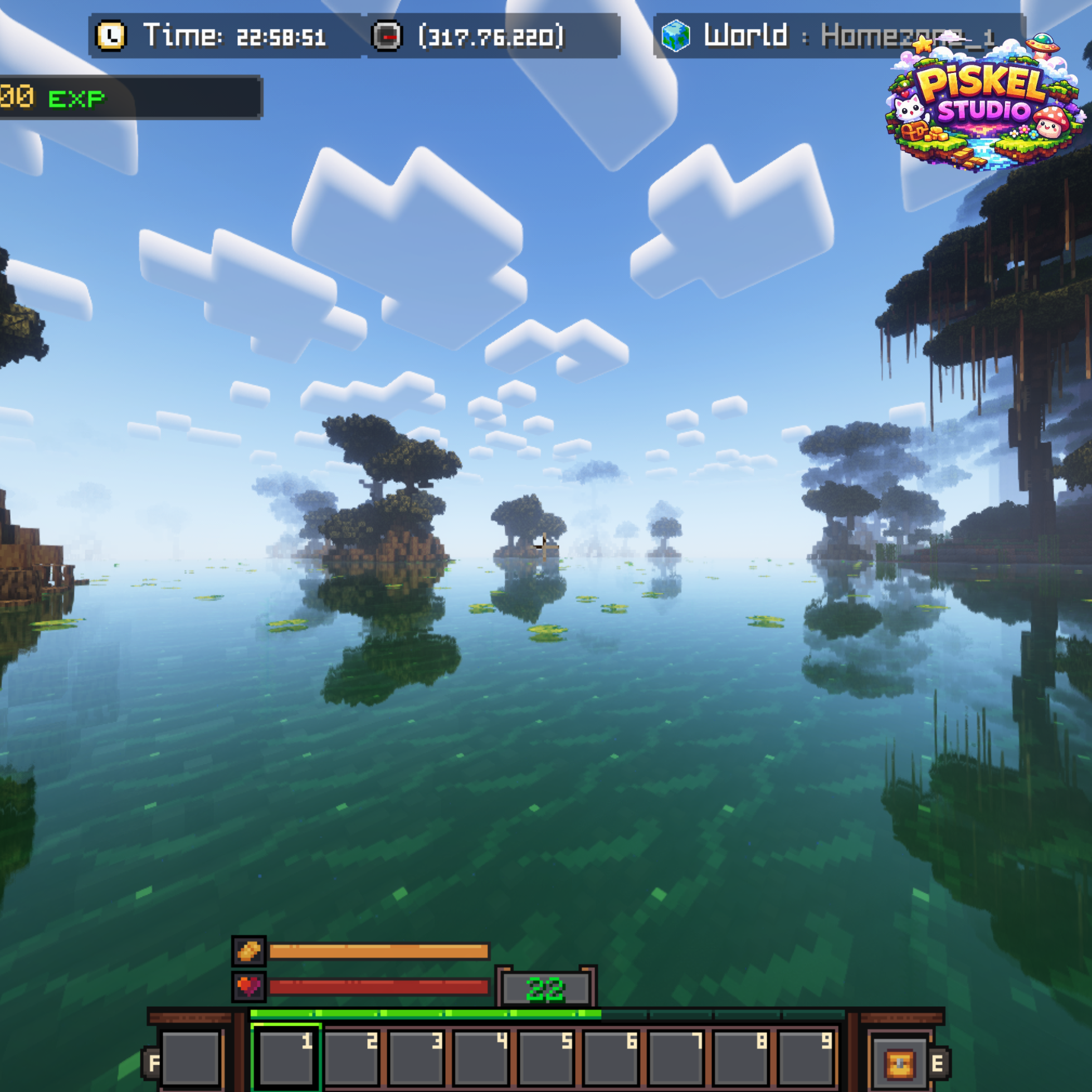Choose hotbar slot 2

tap(351, 1058)
